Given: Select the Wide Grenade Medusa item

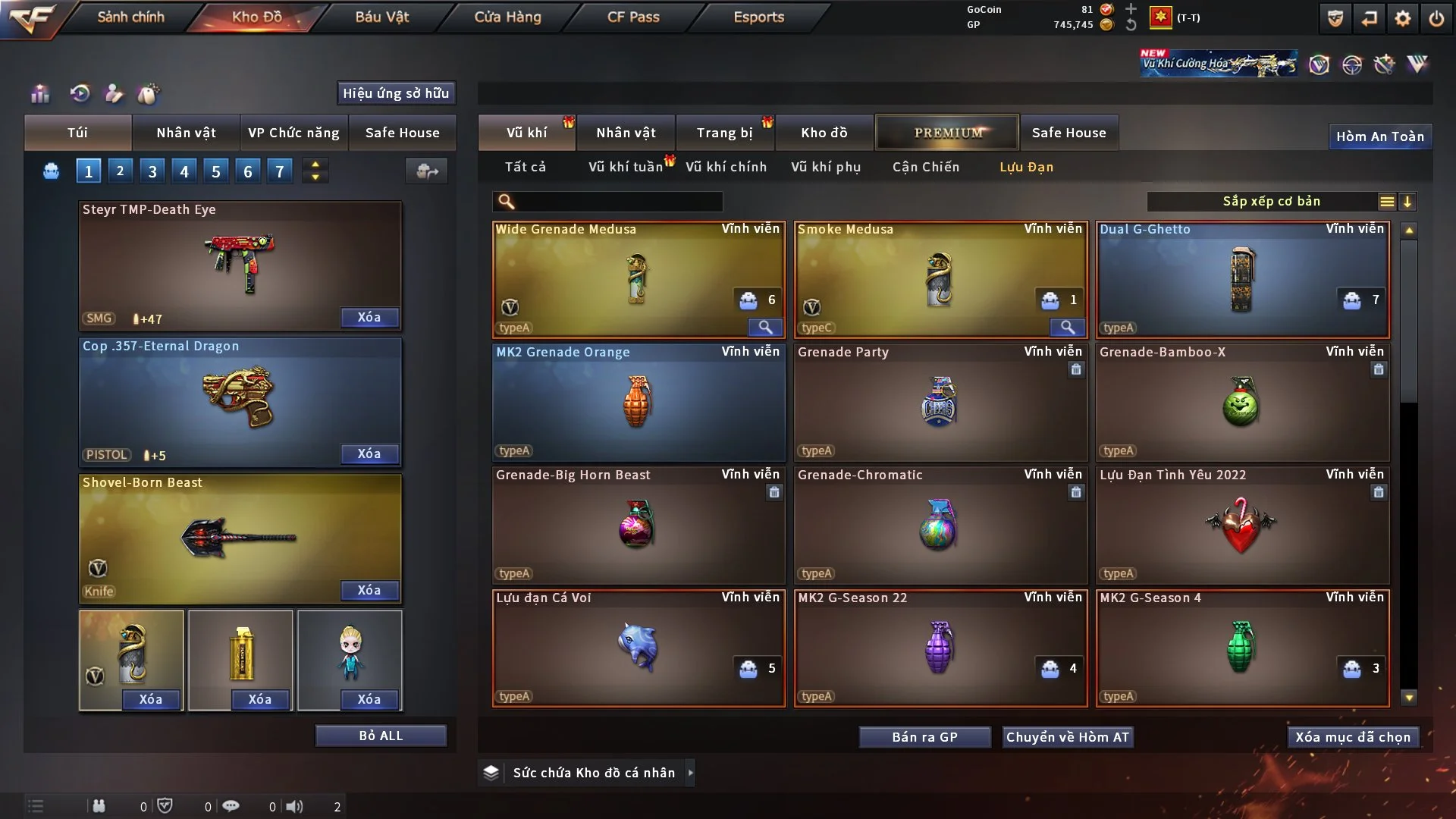Looking at the screenshot, I should (x=639, y=280).
